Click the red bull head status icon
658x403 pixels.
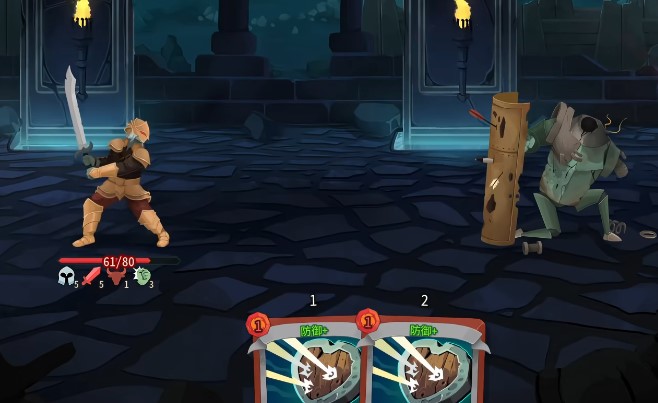tap(116, 276)
